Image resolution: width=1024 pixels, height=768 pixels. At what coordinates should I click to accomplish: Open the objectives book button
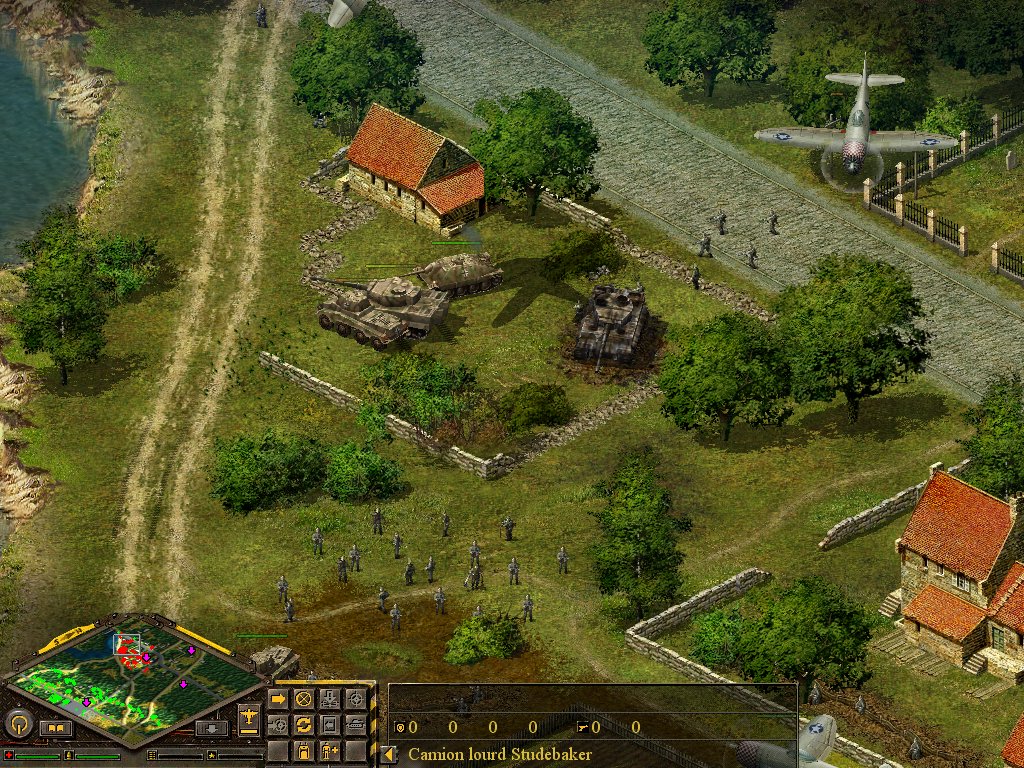56,727
